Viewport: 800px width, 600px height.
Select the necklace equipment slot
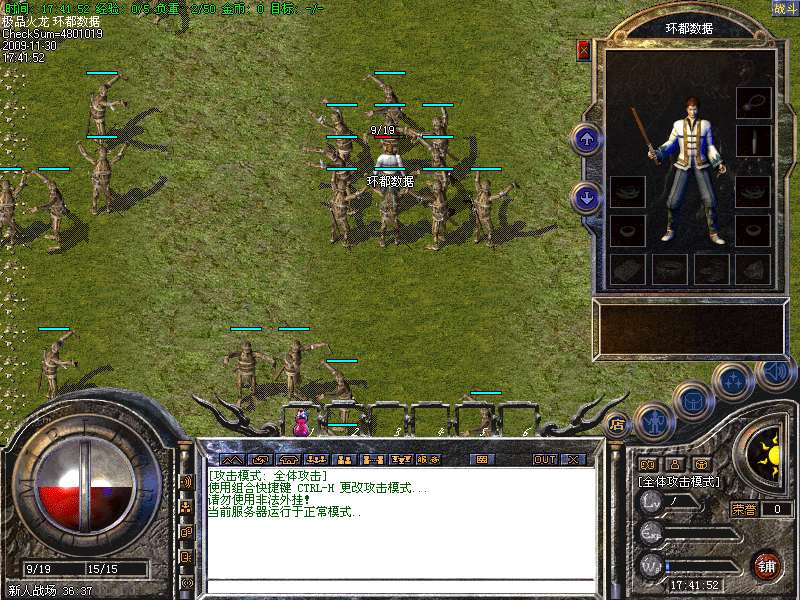tap(753, 102)
